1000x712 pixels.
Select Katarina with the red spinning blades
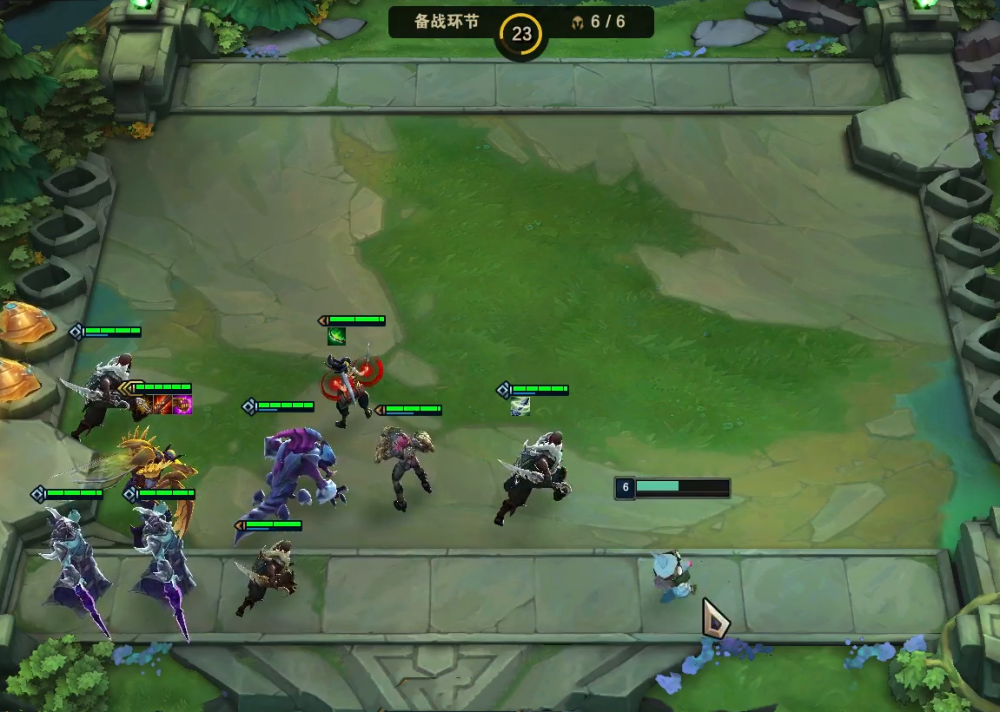350,385
